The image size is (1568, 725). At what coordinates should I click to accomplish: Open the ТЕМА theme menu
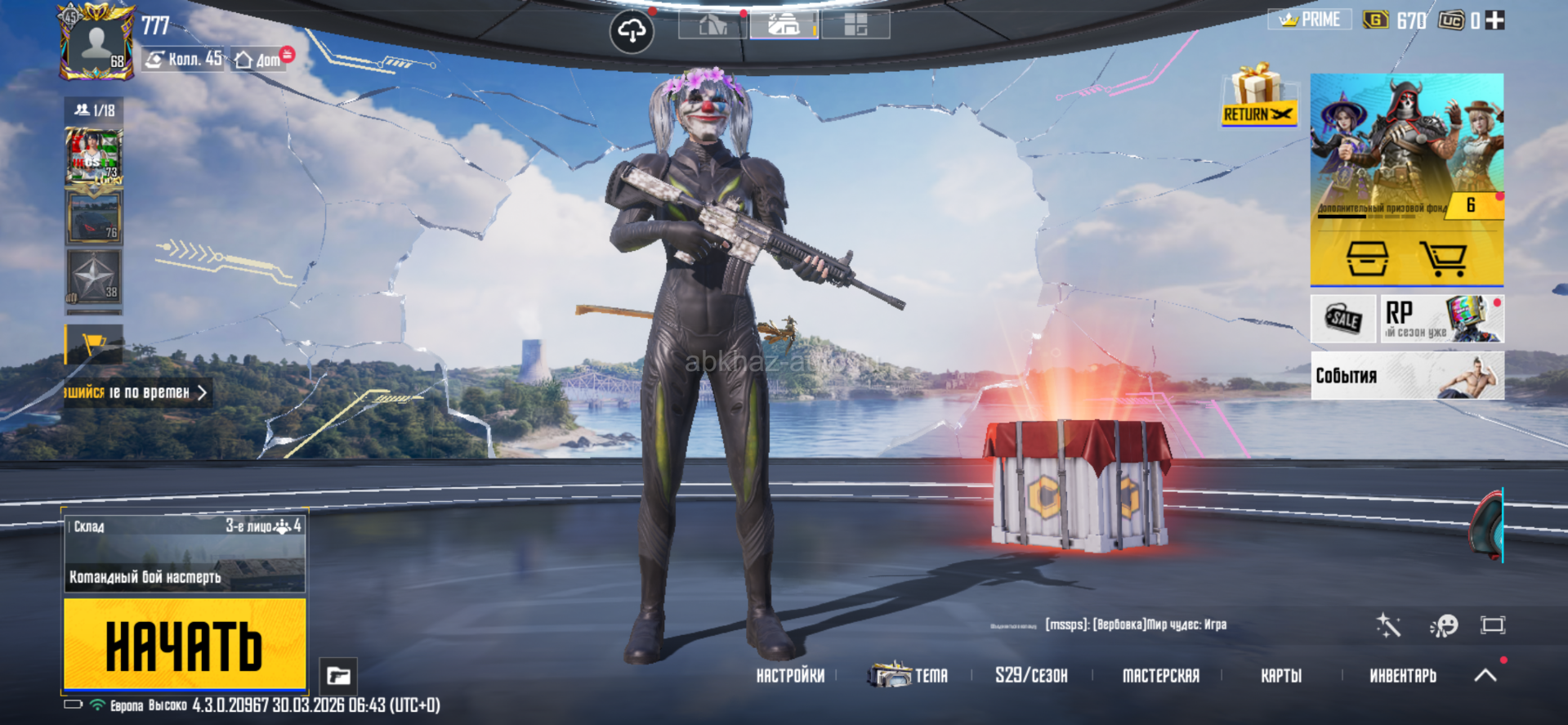tap(909, 676)
